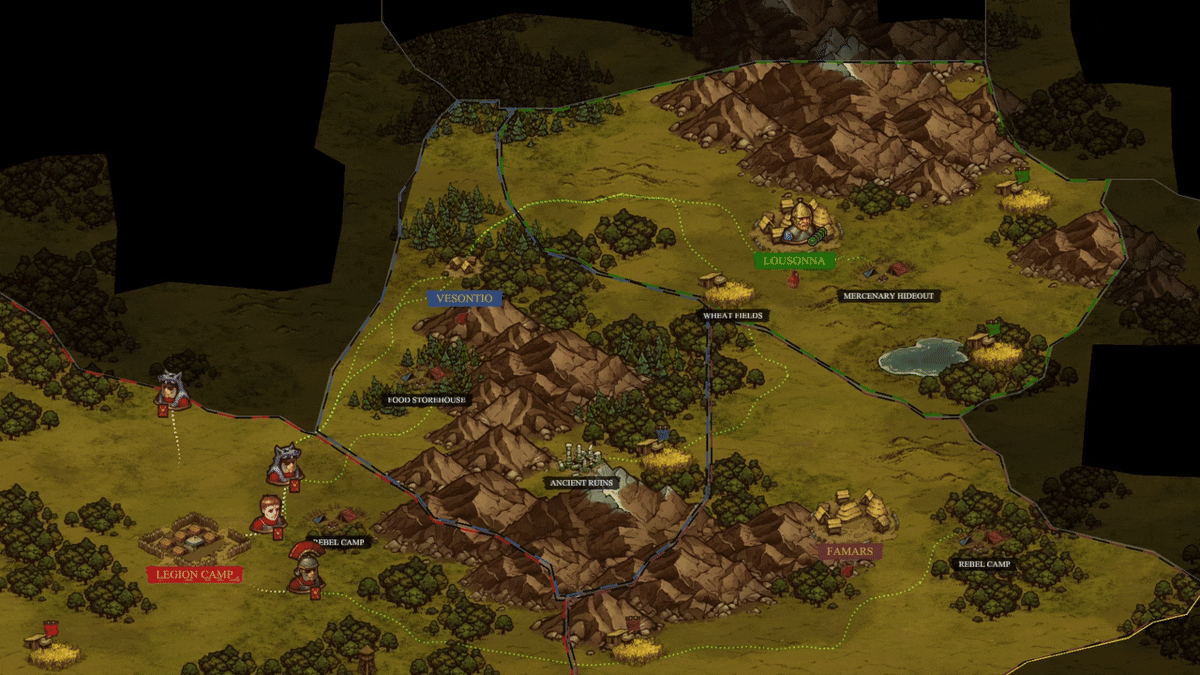Click the golden-helmeted chieftain portrait at Lousonna
Image resolution: width=1200 pixels, height=675 pixels.
[x=797, y=220]
